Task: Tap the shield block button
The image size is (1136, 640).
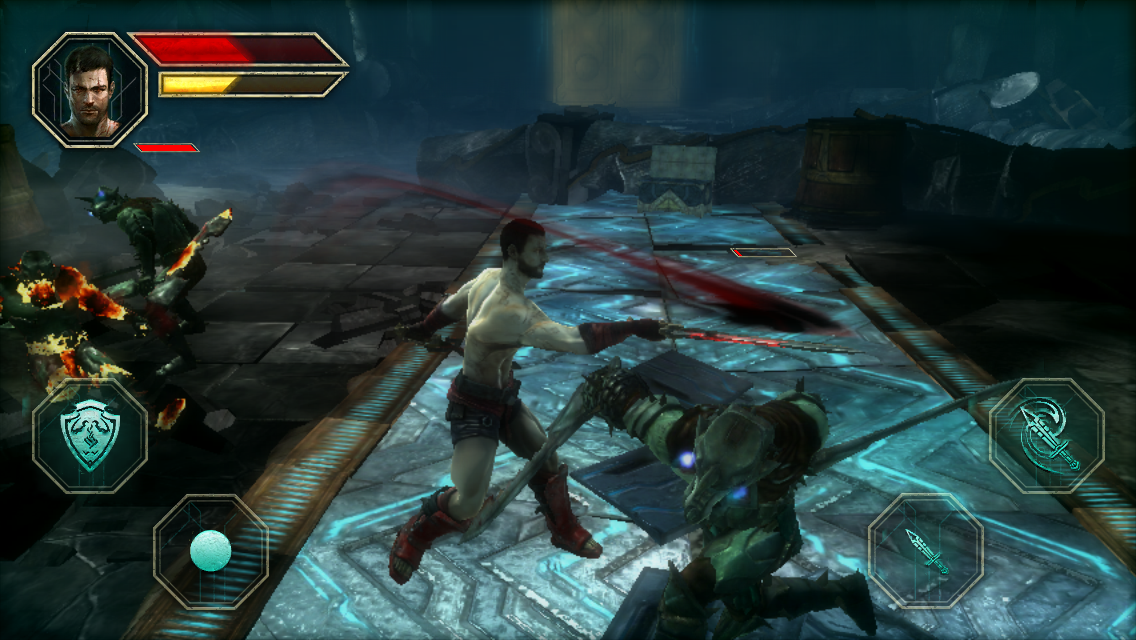Action: pyautogui.click(x=89, y=436)
